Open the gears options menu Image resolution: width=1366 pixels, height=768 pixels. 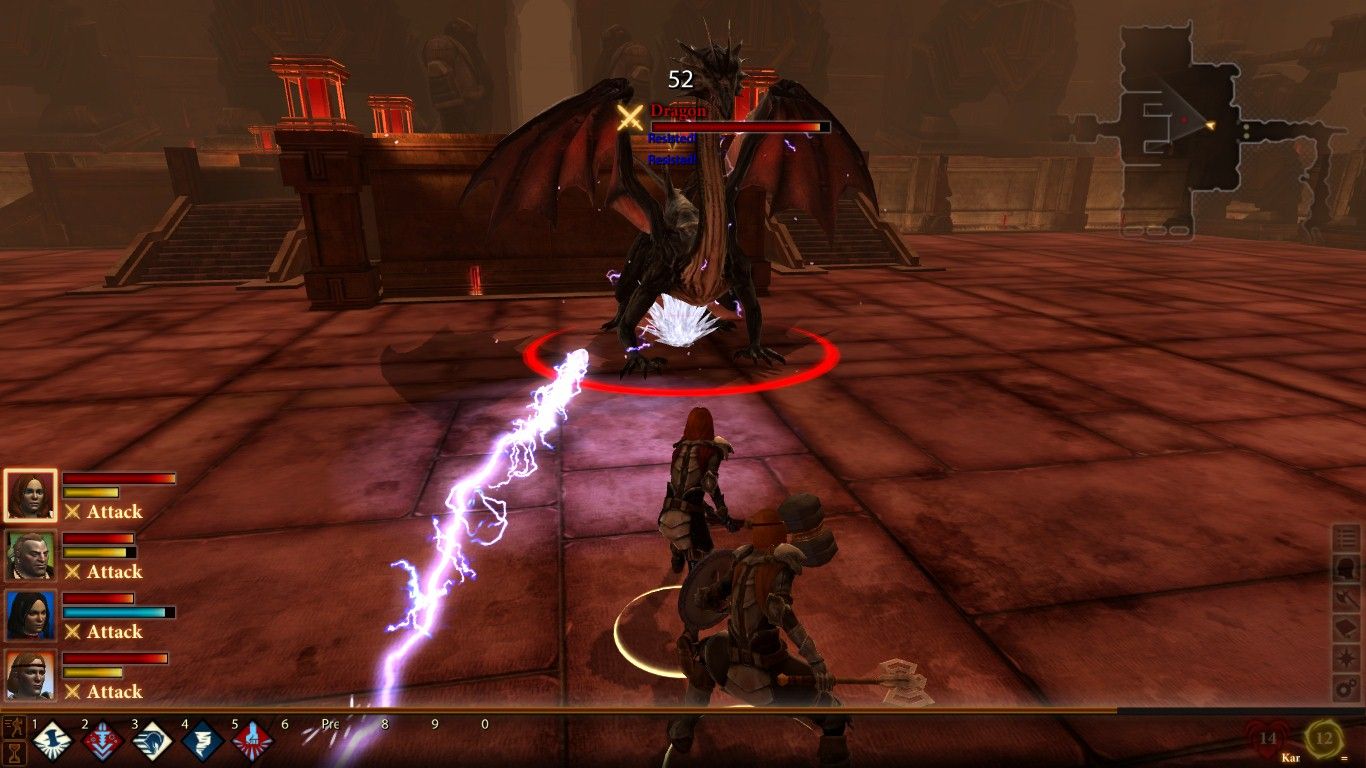tap(1347, 688)
